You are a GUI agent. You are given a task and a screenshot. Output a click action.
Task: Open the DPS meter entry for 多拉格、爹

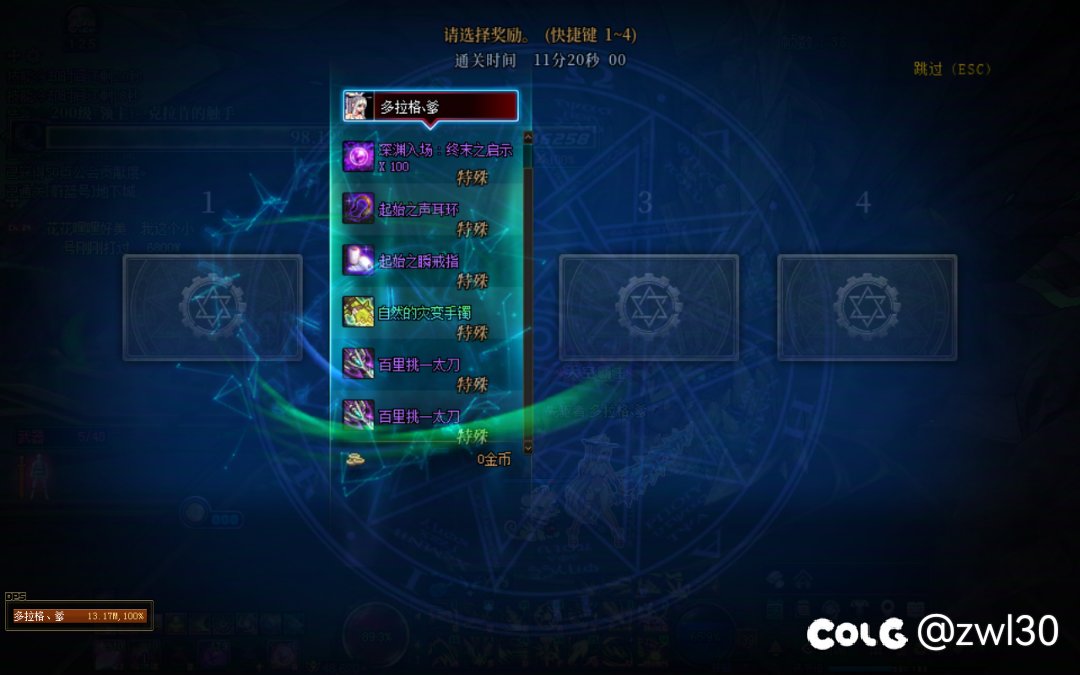click(79, 616)
